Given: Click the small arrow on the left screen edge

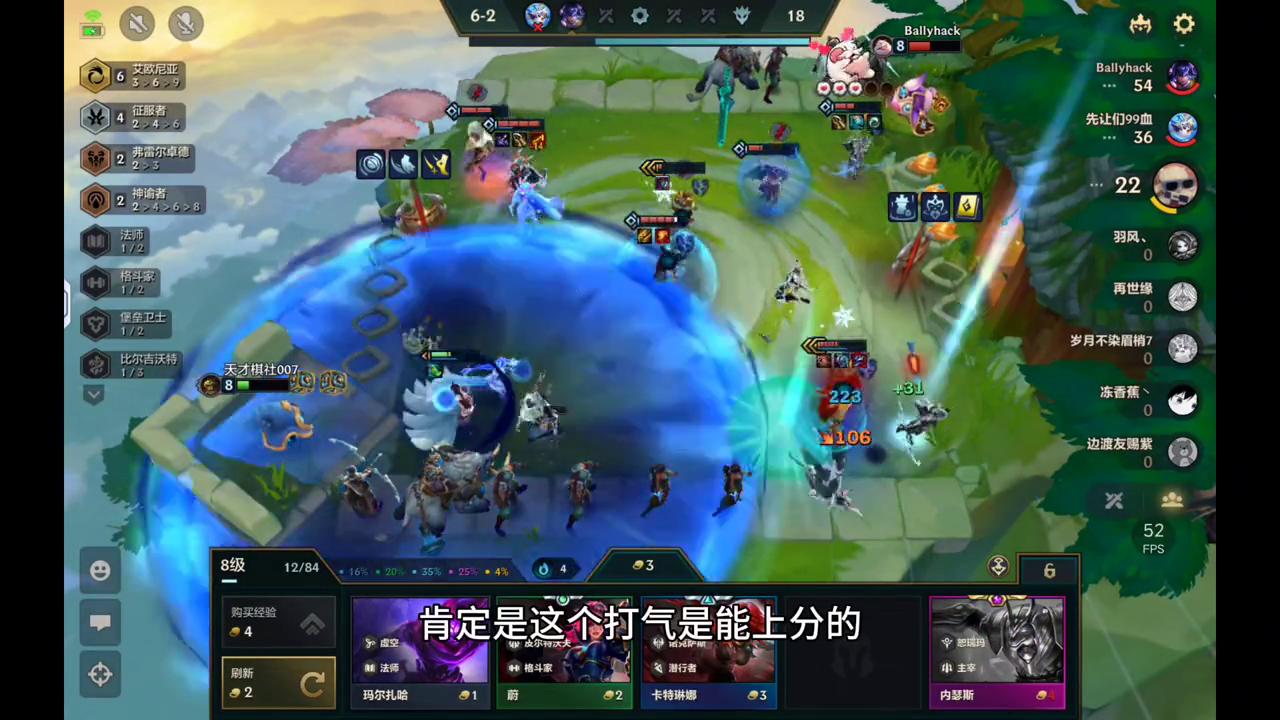Looking at the screenshot, I should (x=66, y=300).
